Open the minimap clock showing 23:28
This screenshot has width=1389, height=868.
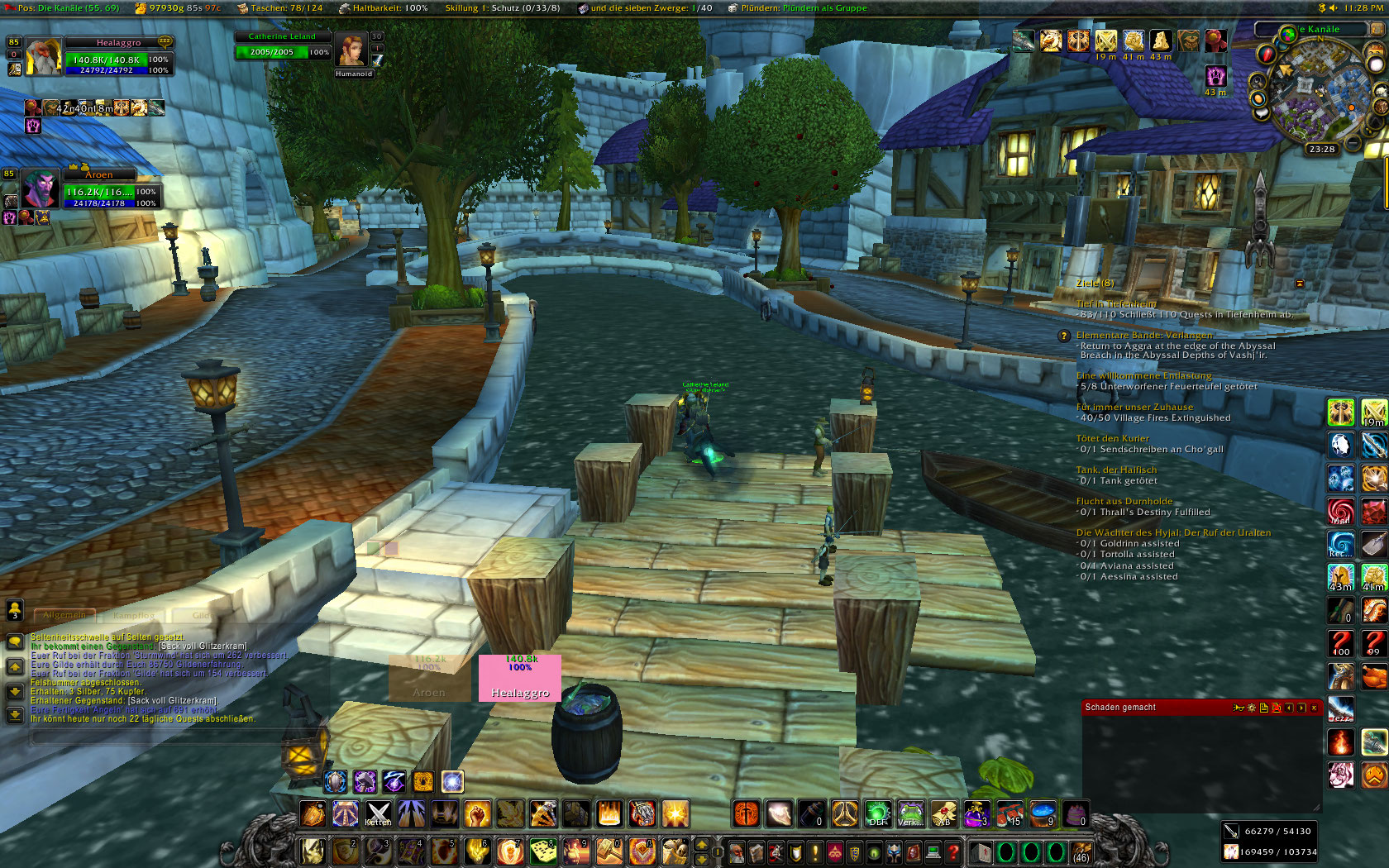(x=1321, y=150)
